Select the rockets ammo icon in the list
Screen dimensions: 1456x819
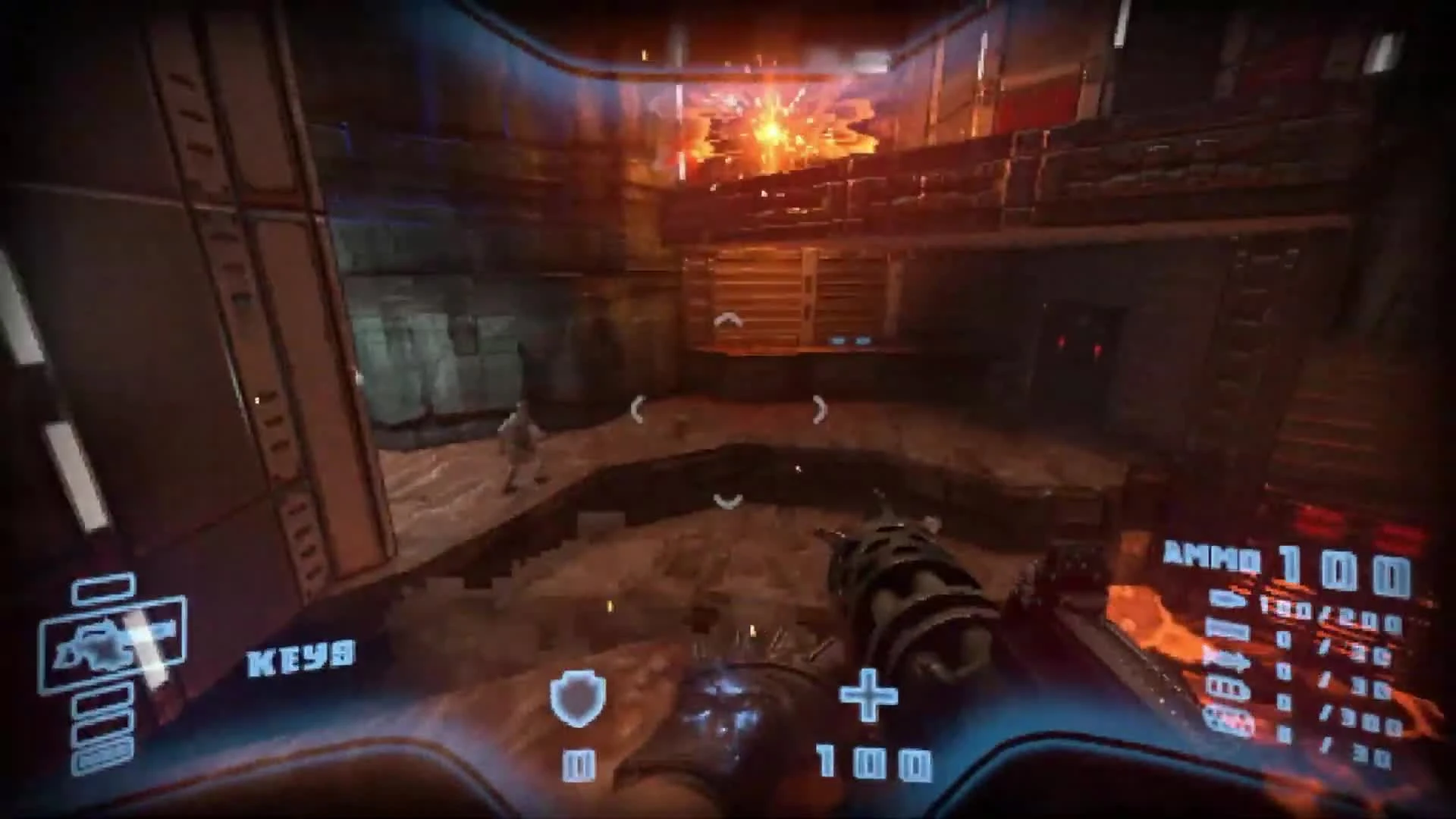(x=1226, y=659)
